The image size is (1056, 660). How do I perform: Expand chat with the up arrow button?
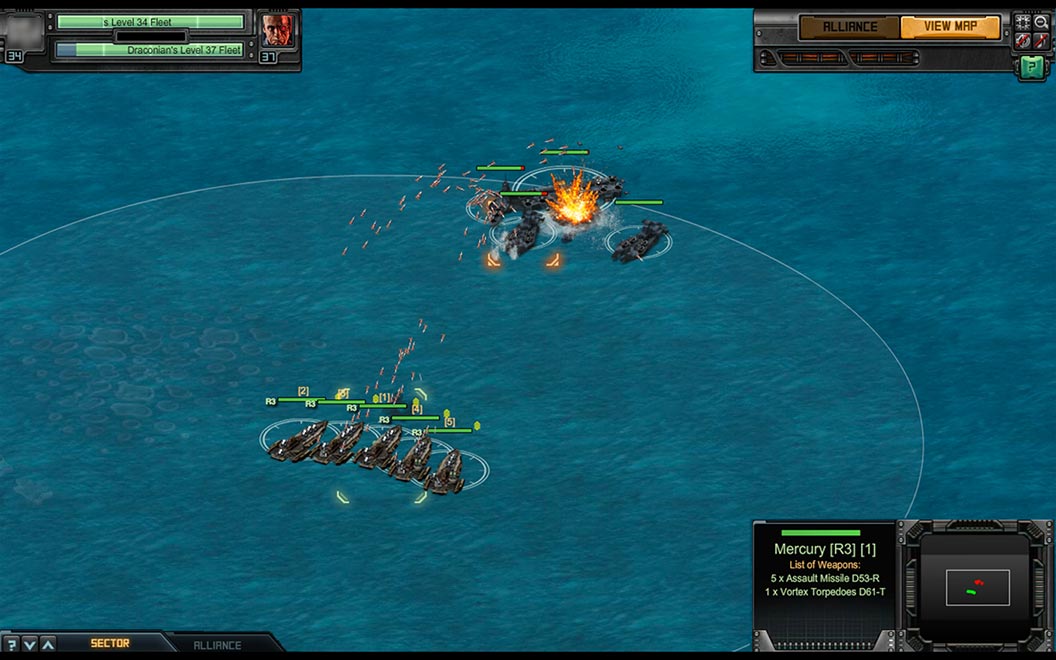coord(48,644)
